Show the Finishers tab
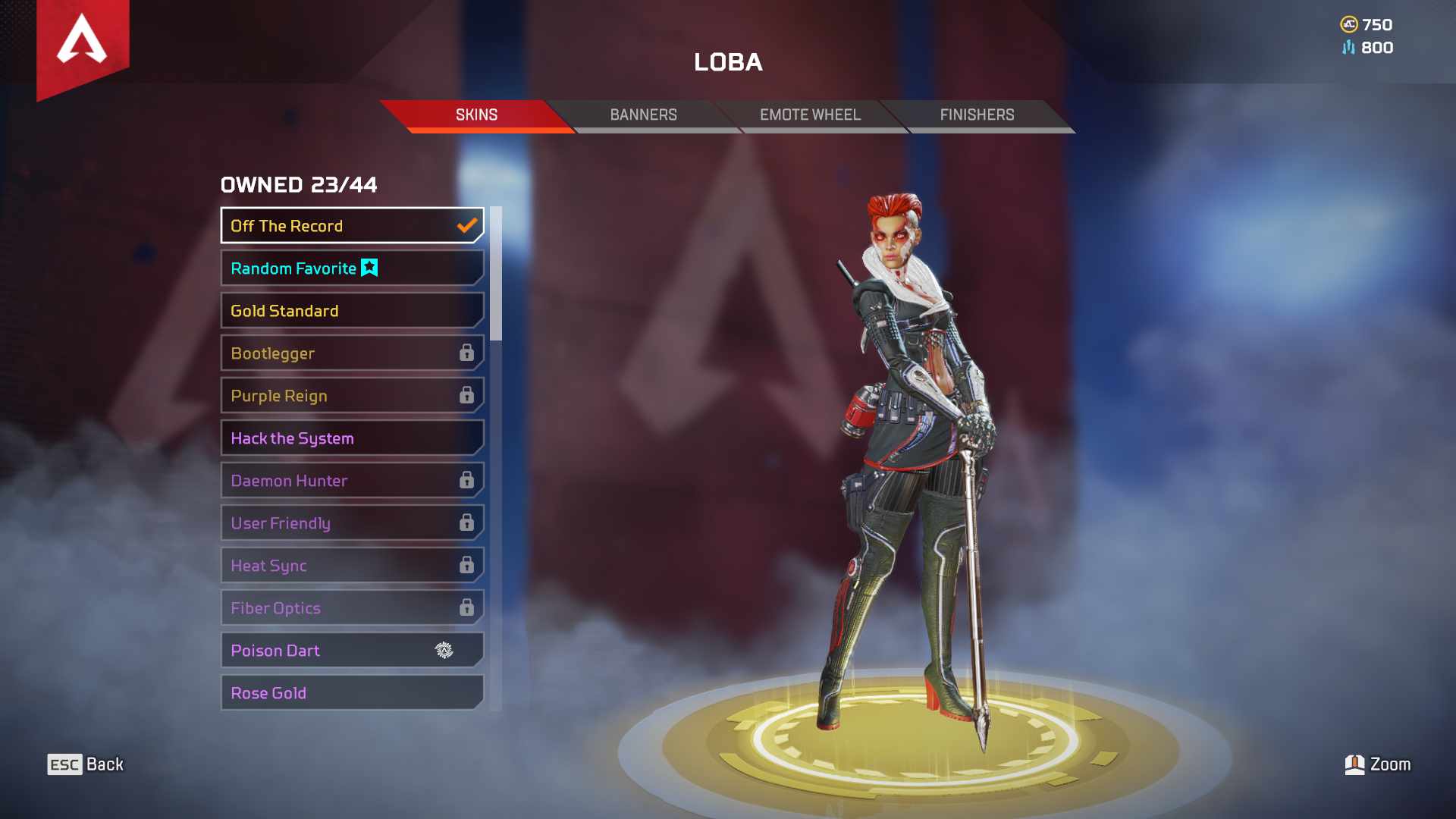This screenshot has width=1456, height=819. 977,115
